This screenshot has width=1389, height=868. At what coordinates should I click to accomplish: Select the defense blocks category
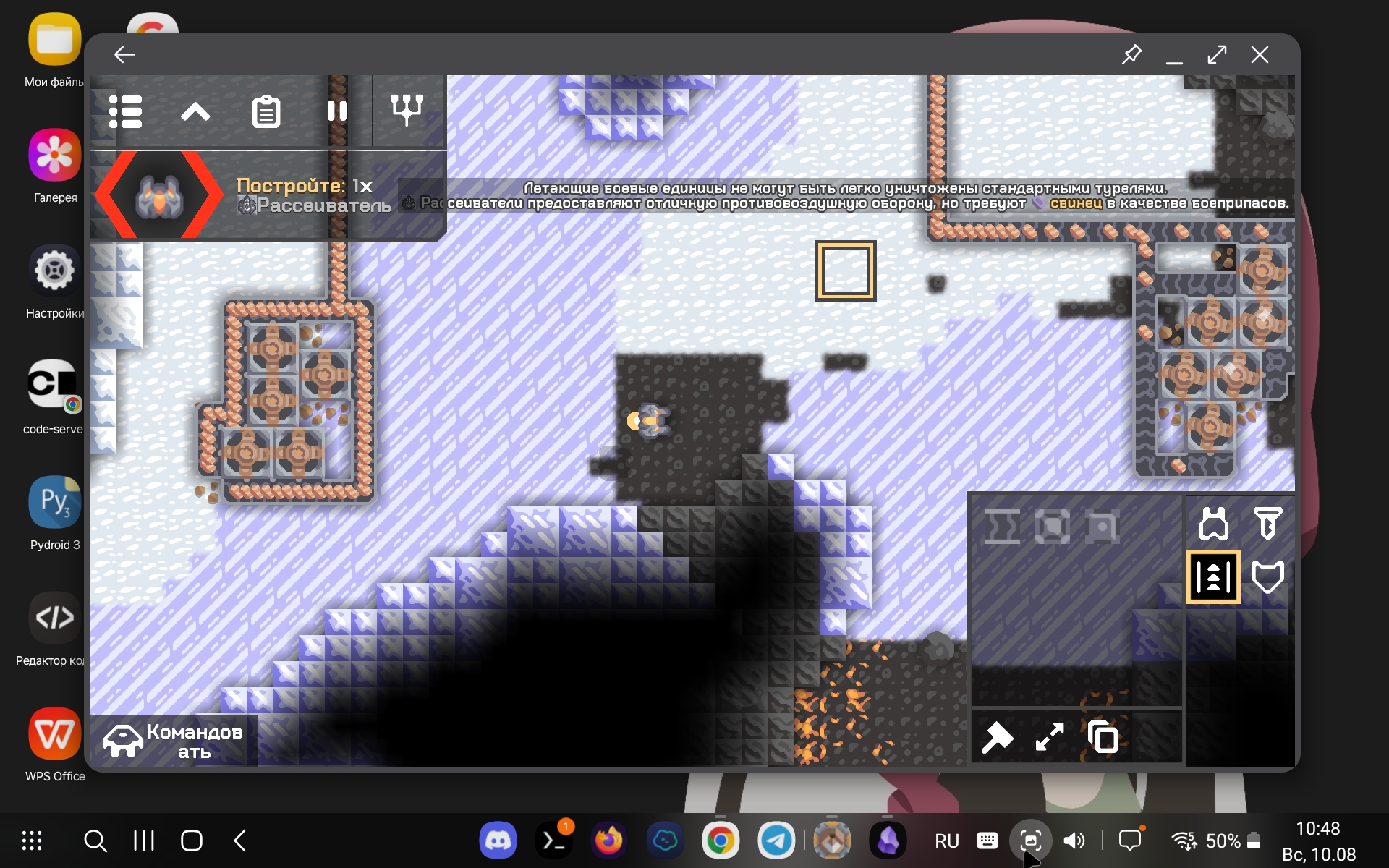(1267, 576)
